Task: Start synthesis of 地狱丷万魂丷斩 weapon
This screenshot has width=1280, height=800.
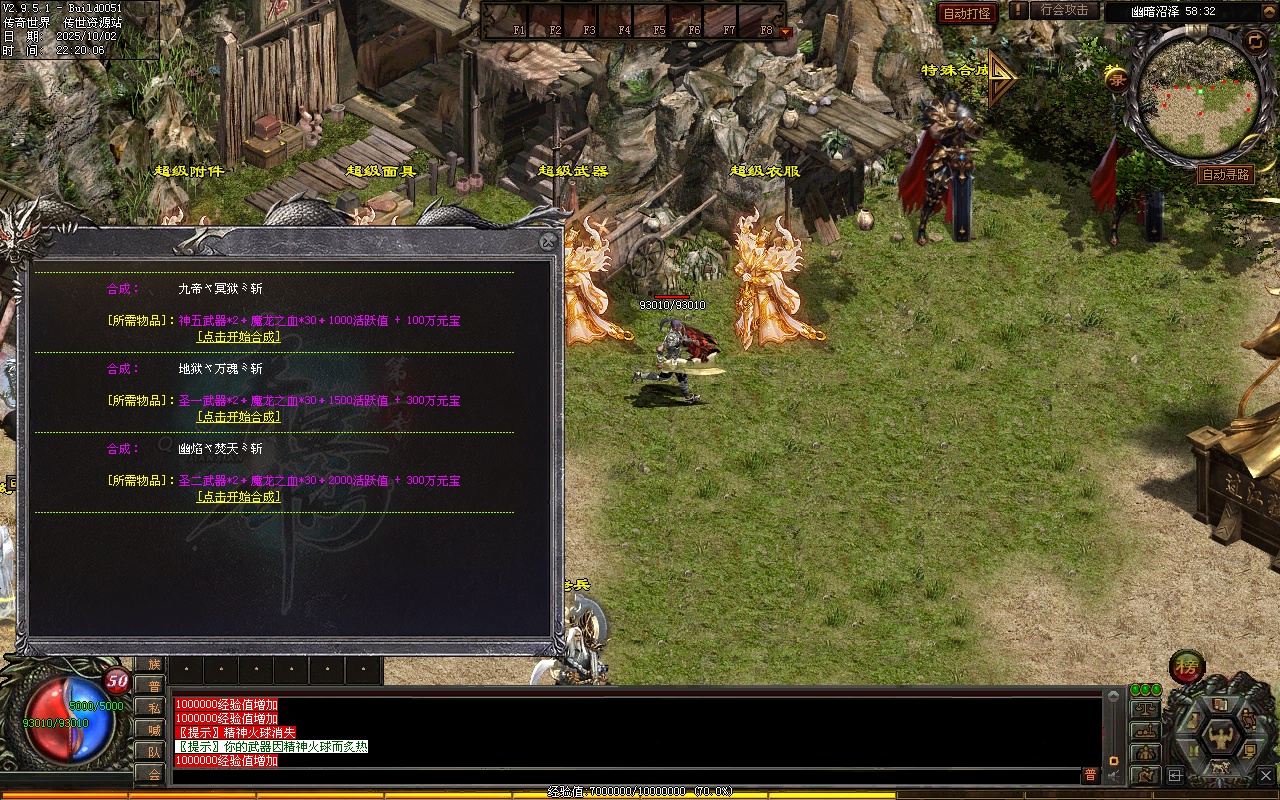Action: tap(238, 417)
